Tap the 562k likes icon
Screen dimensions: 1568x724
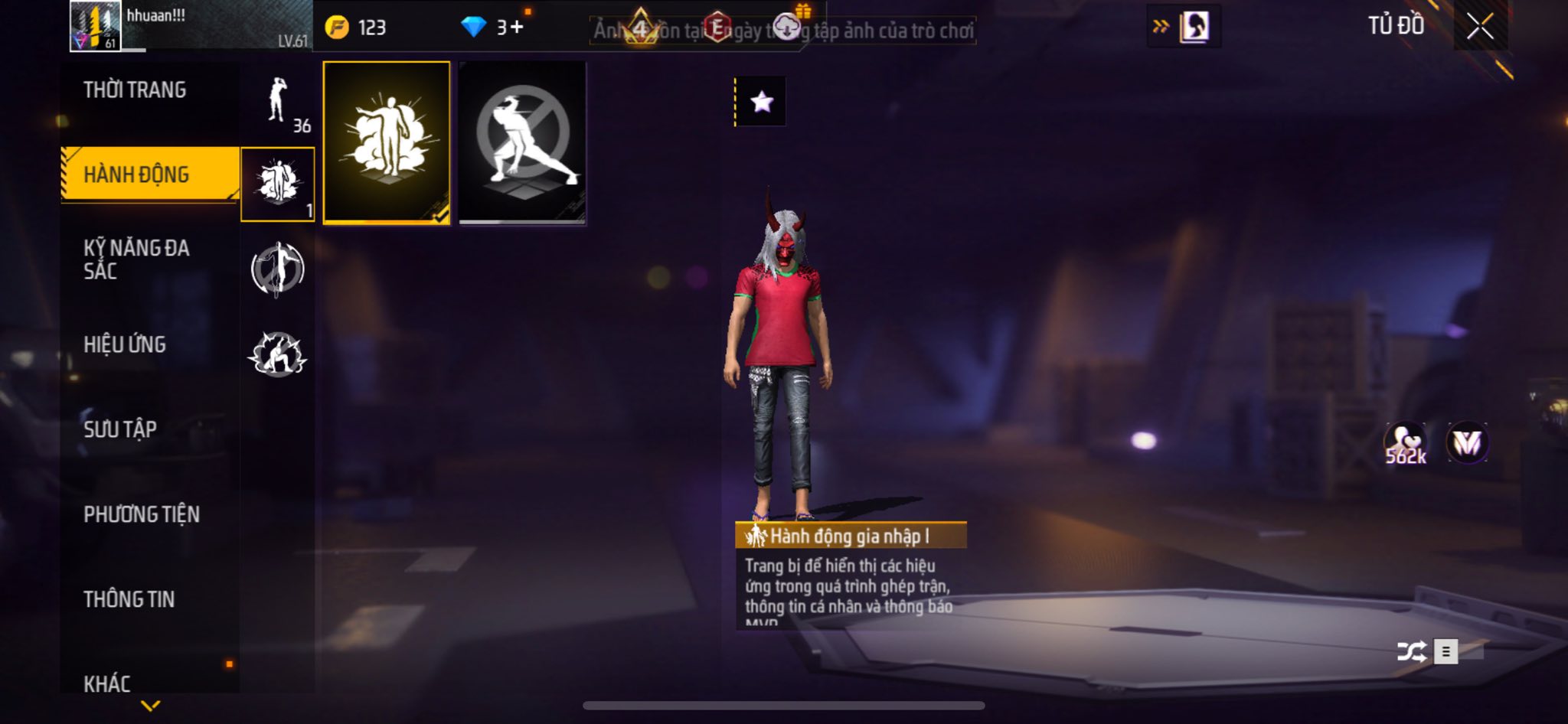(1405, 444)
